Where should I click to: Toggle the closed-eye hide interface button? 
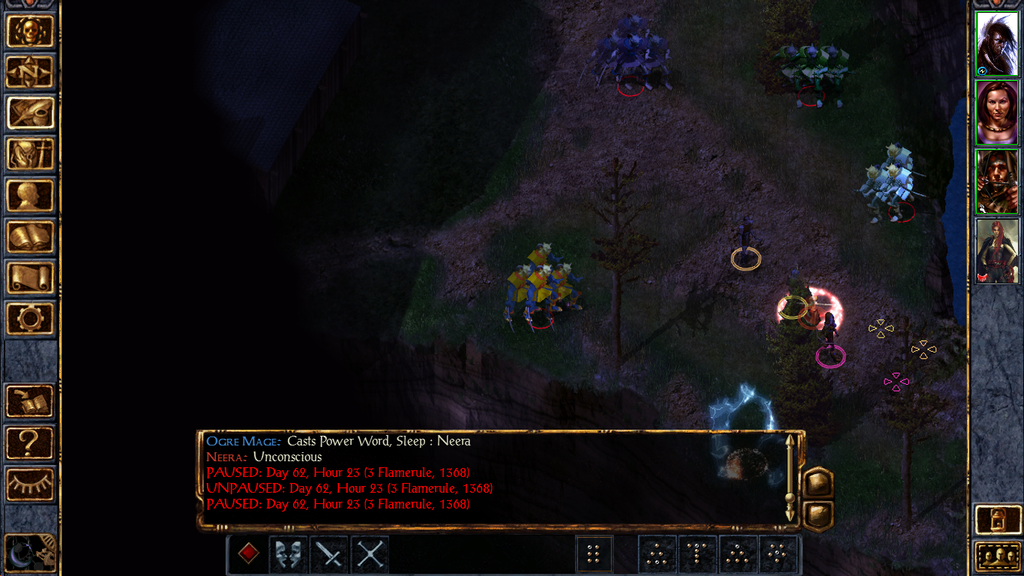point(30,484)
